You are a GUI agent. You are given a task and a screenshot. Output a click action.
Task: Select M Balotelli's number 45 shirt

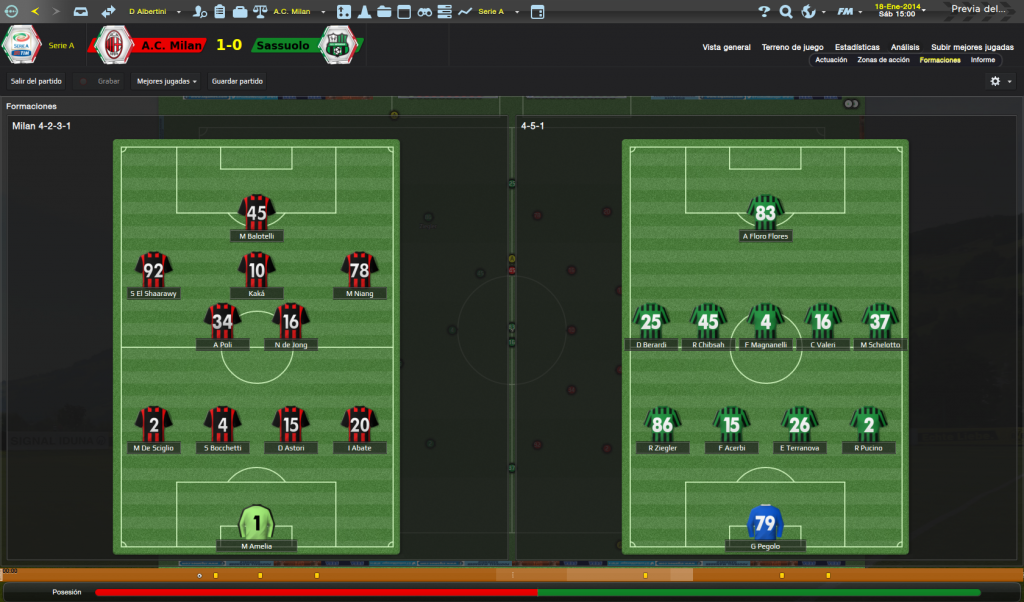pyautogui.click(x=257, y=212)
